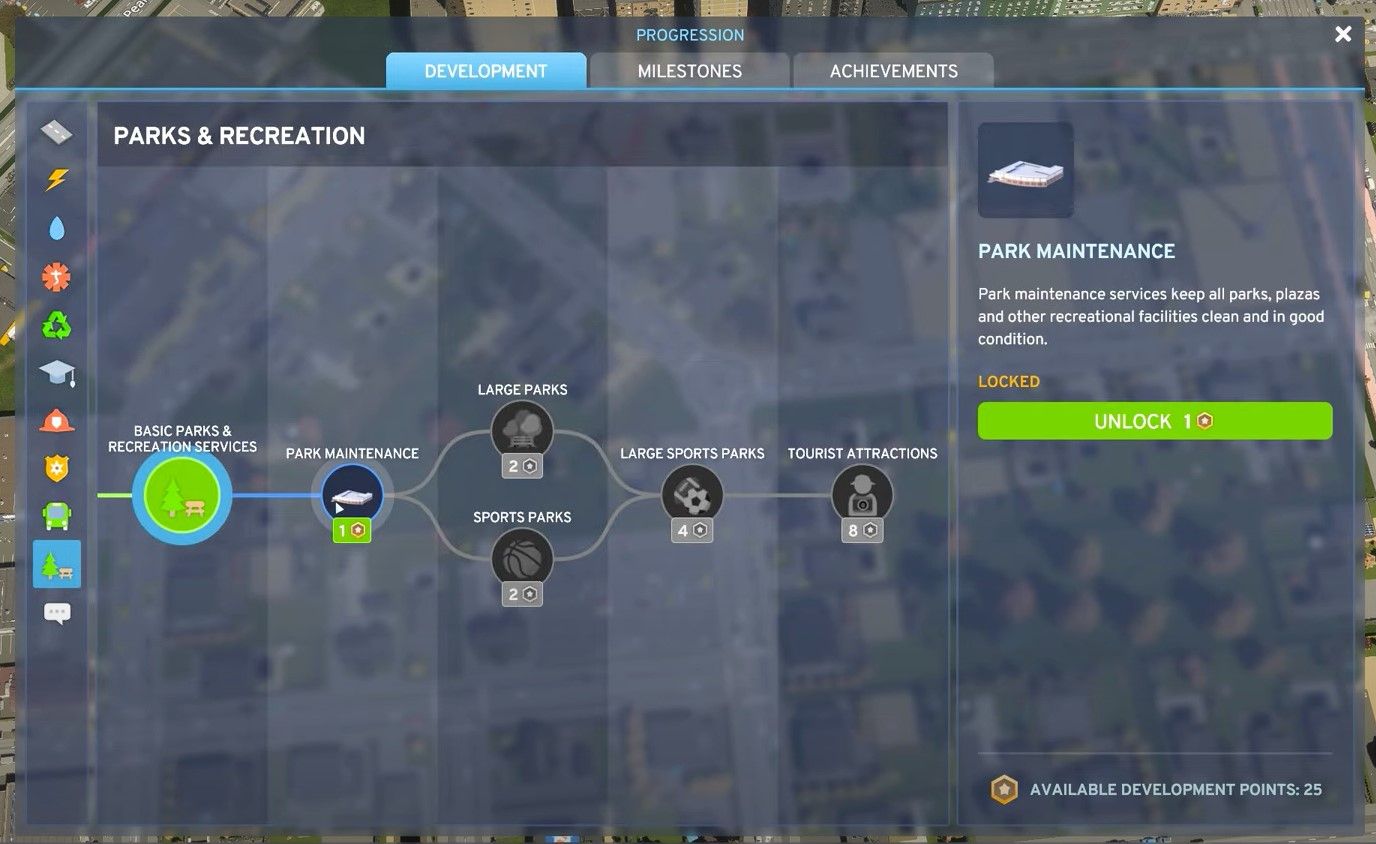Select the Garbage Management category icon
Image resolution: width=1376 pixels, height=844 pixels.
click(57, 325)
